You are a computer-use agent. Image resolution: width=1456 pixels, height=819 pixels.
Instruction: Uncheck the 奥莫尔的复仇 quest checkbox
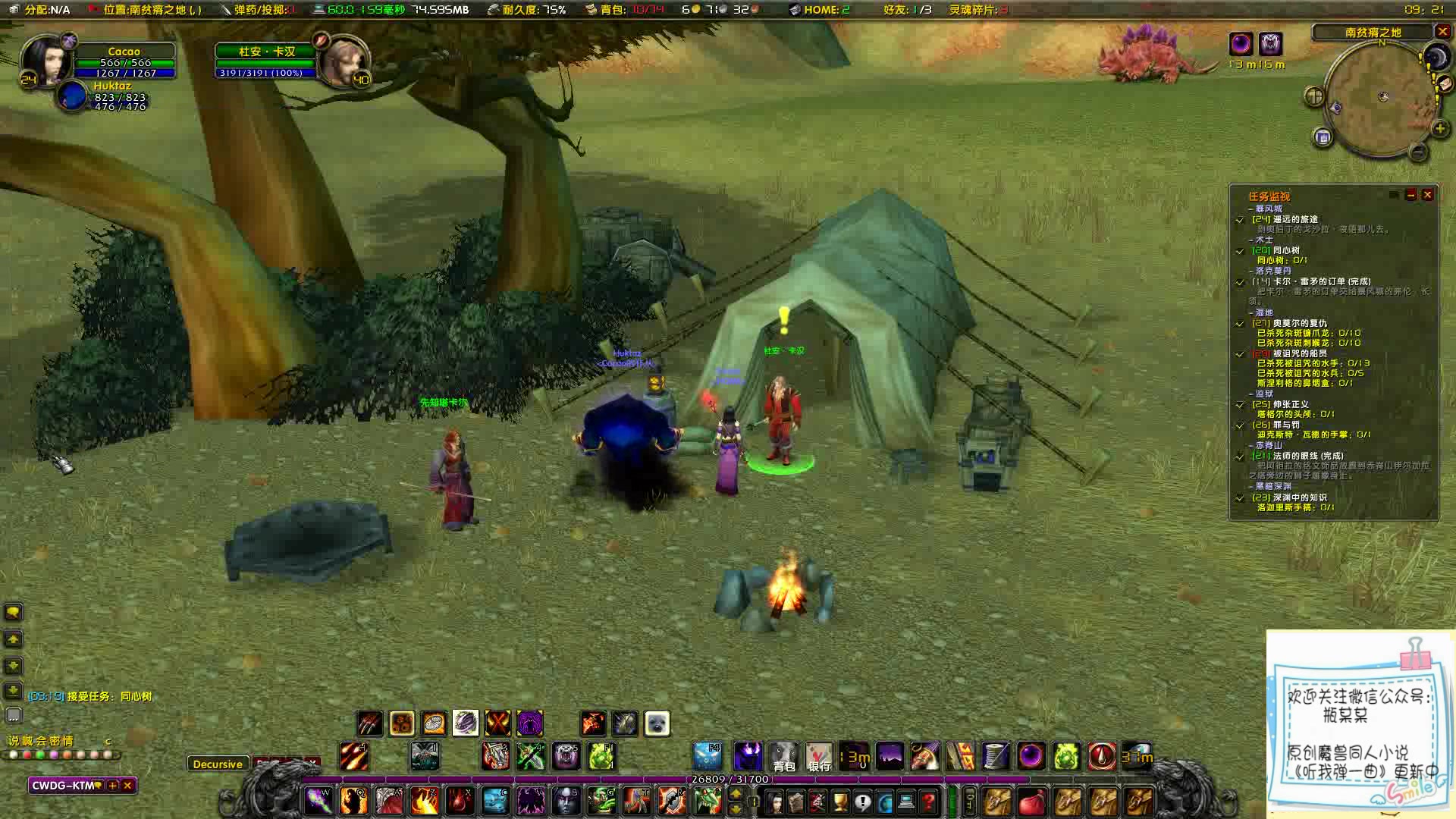[x=1240, y=324]
